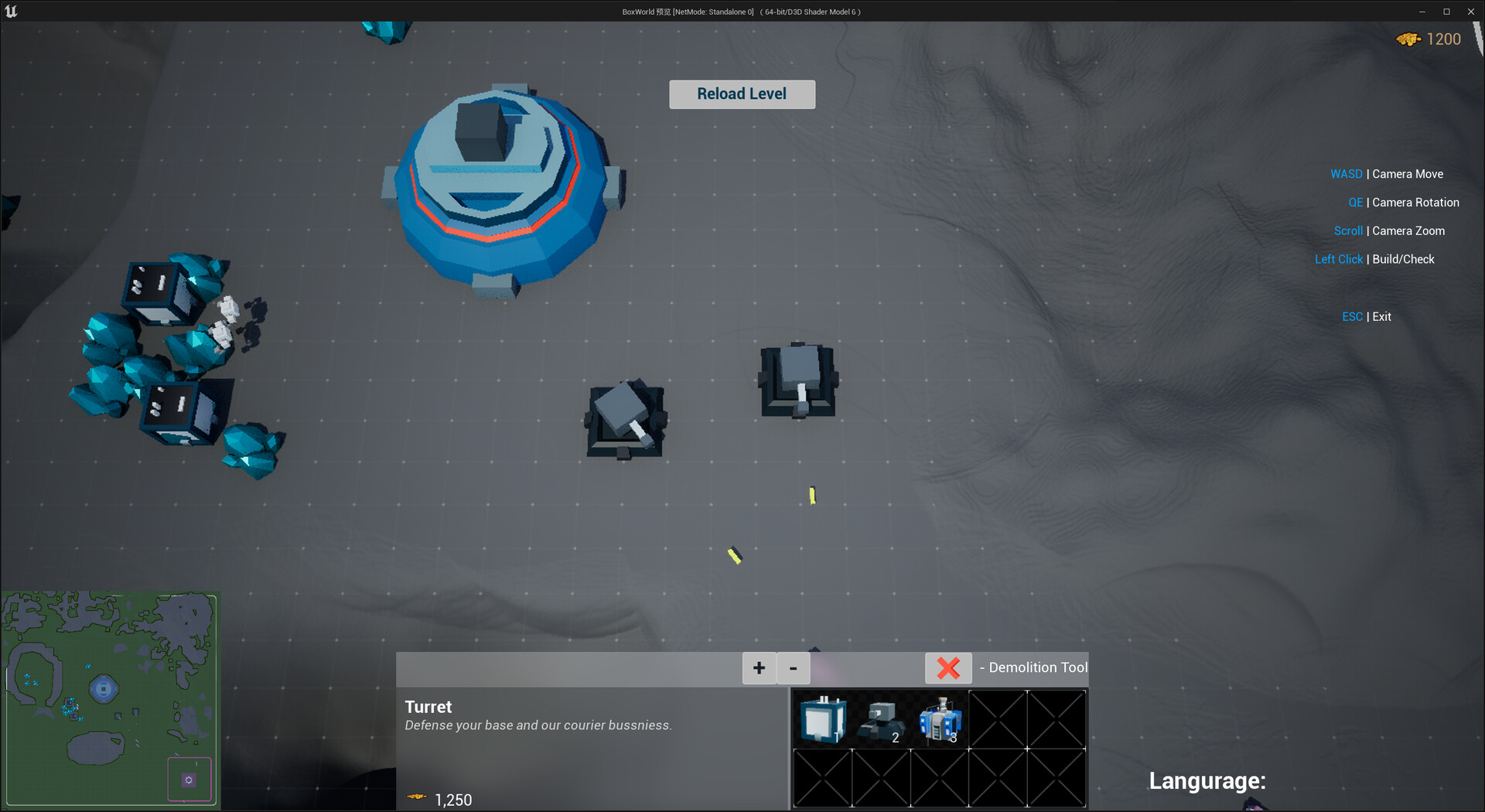Click the minus button above the hotbar
This screenshot has width=1485, height=812.
click(x=793, y=668)
